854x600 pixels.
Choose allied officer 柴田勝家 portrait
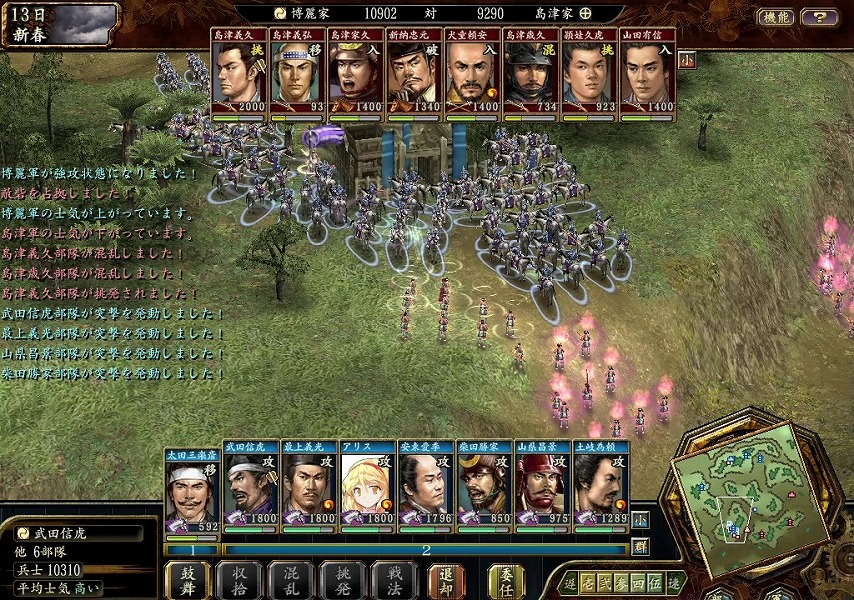click(x=485, y=487)
